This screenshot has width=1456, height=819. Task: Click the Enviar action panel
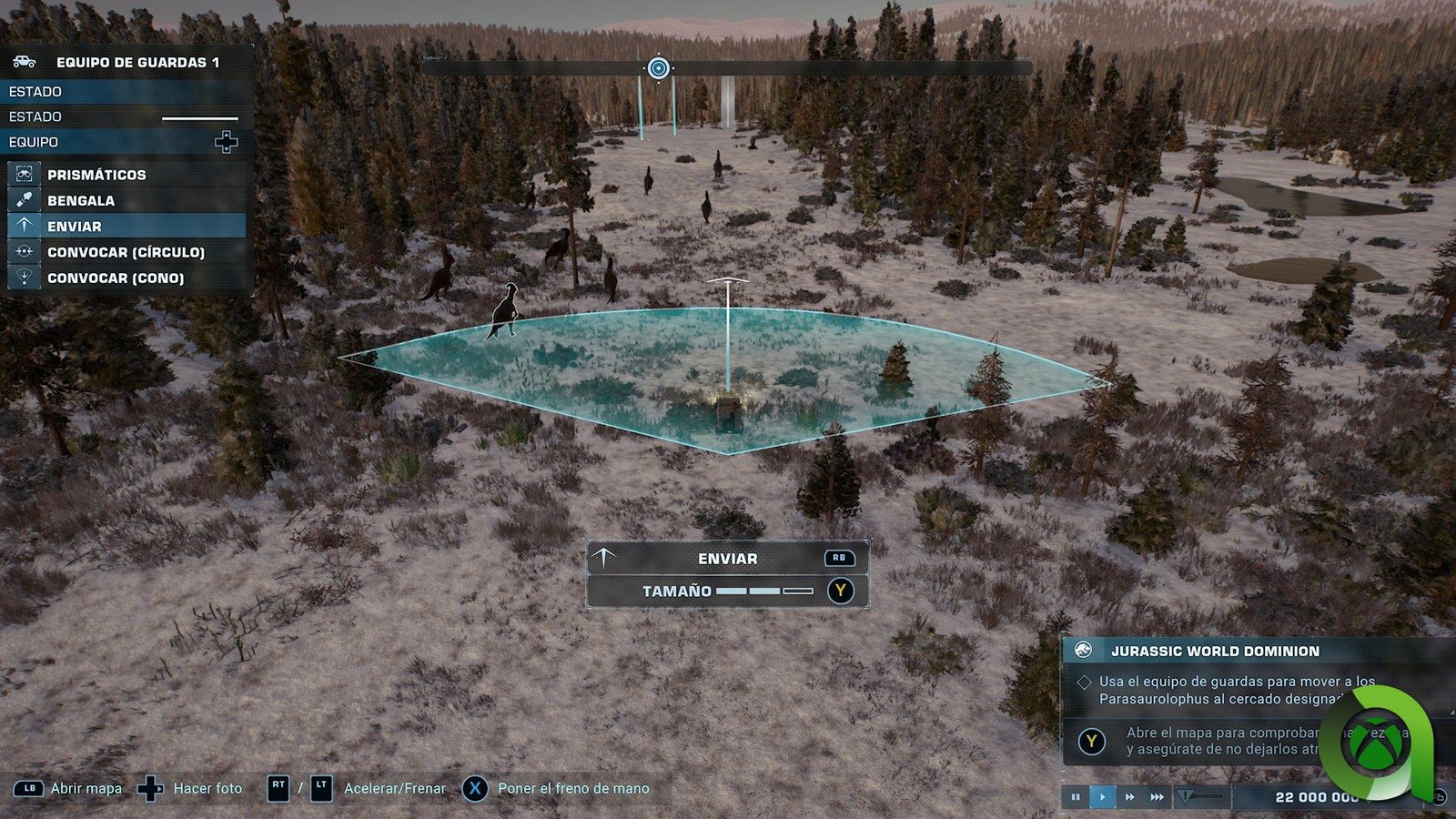pos(727,559)
